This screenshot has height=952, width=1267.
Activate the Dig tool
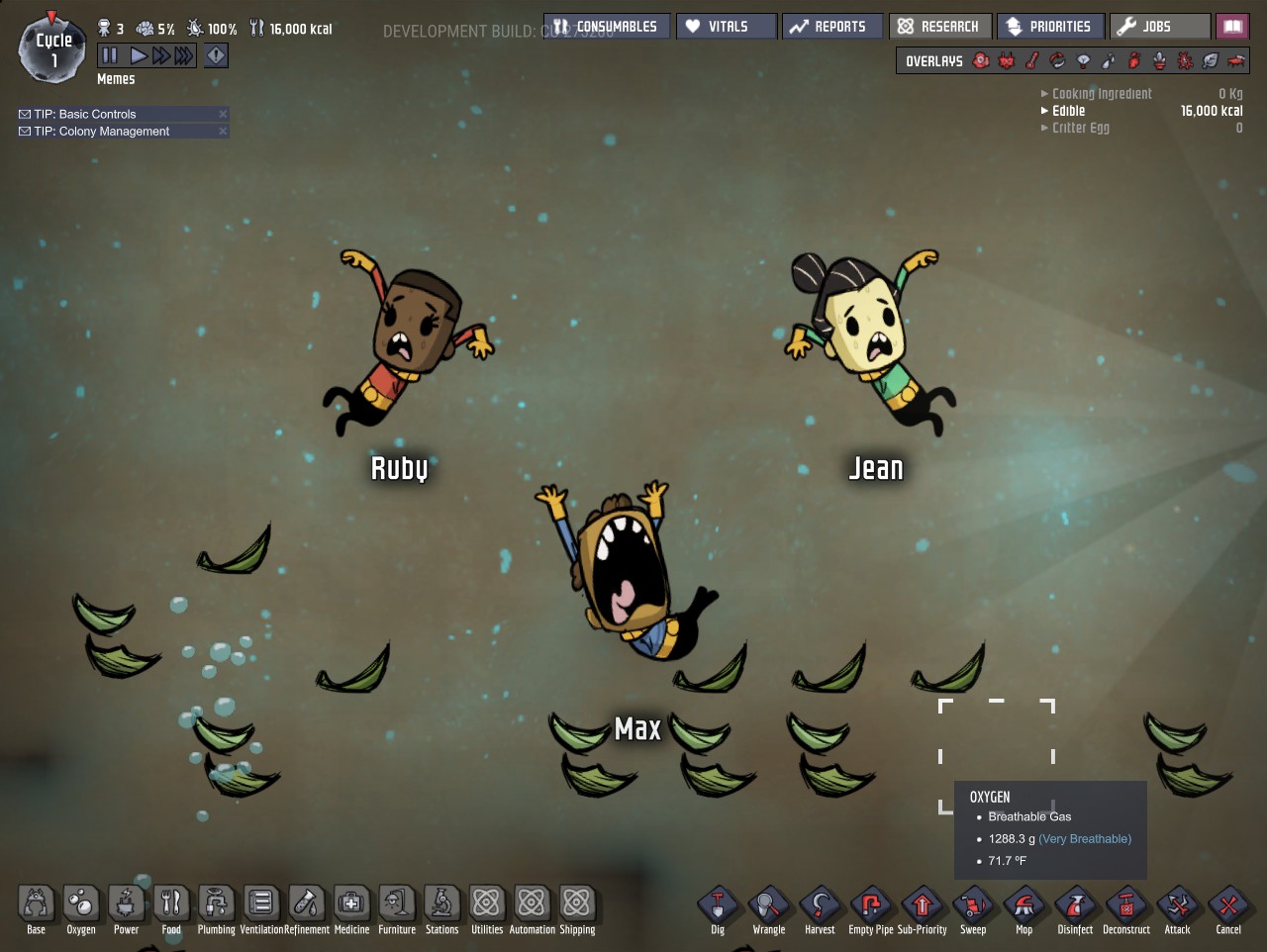[x=718, y=907]
